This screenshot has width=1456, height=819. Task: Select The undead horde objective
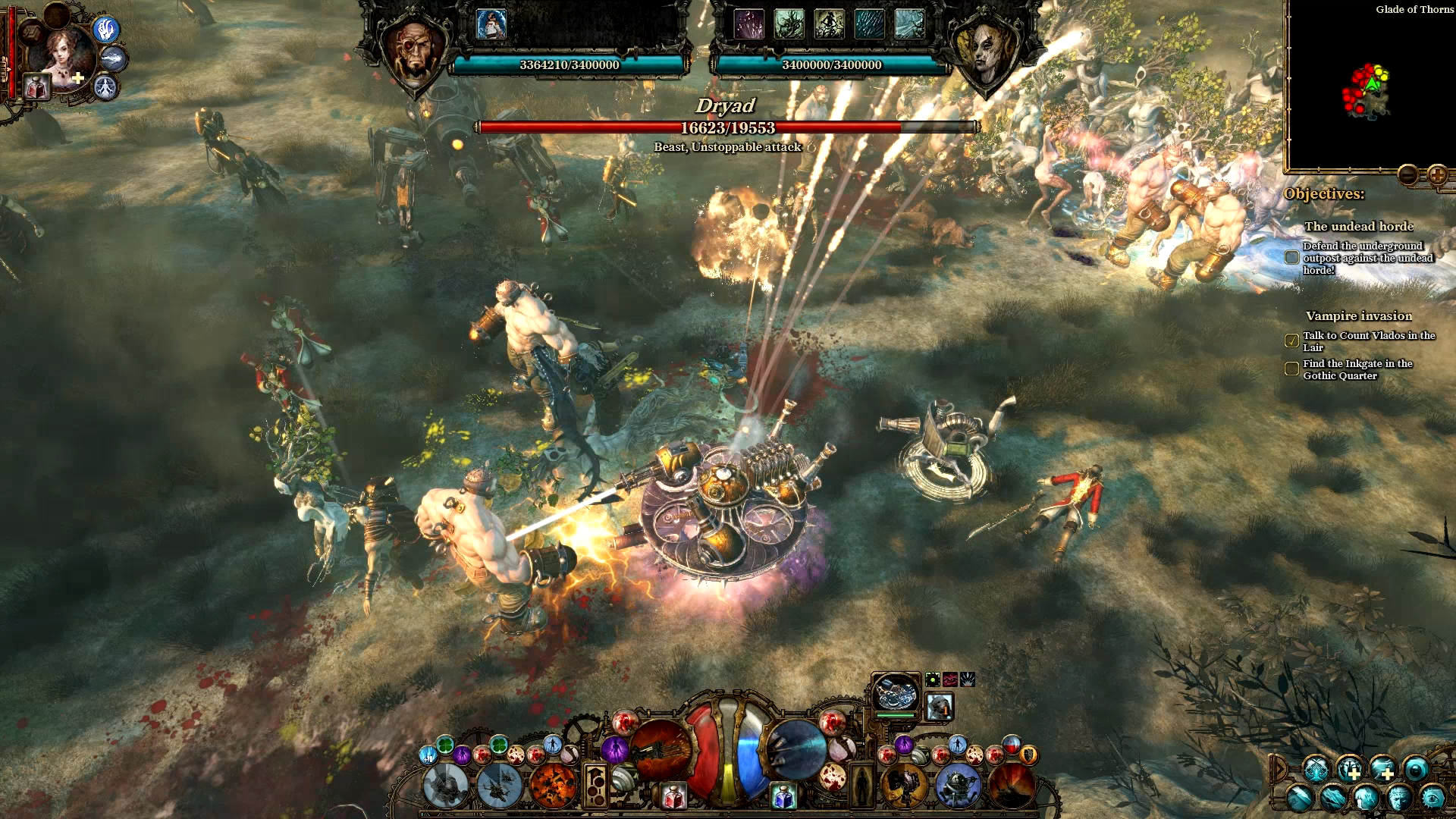pos(1358,227)
